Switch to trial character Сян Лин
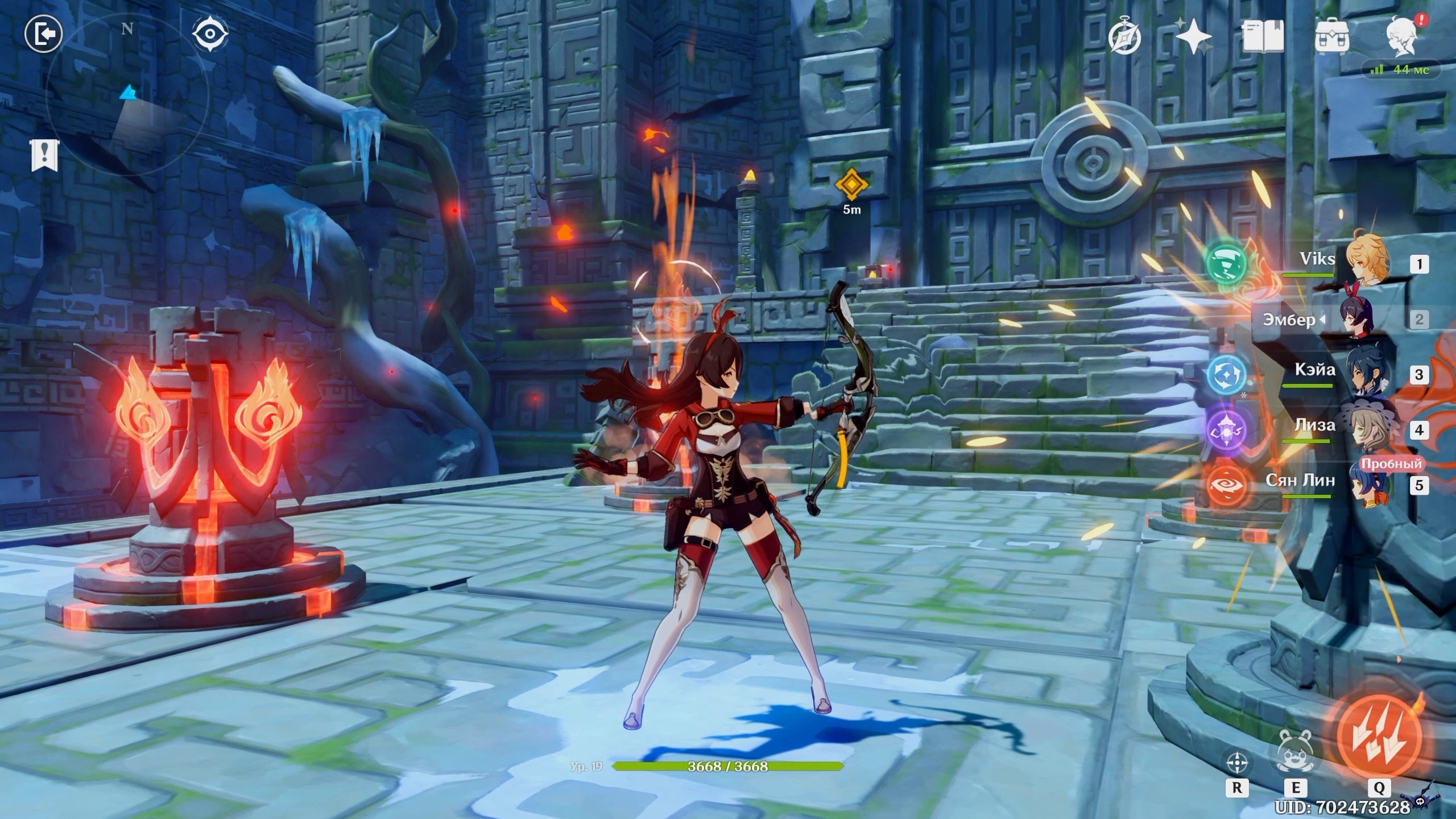The width and height of the screenshot is (1456, 819). (x=1371, y=483)
